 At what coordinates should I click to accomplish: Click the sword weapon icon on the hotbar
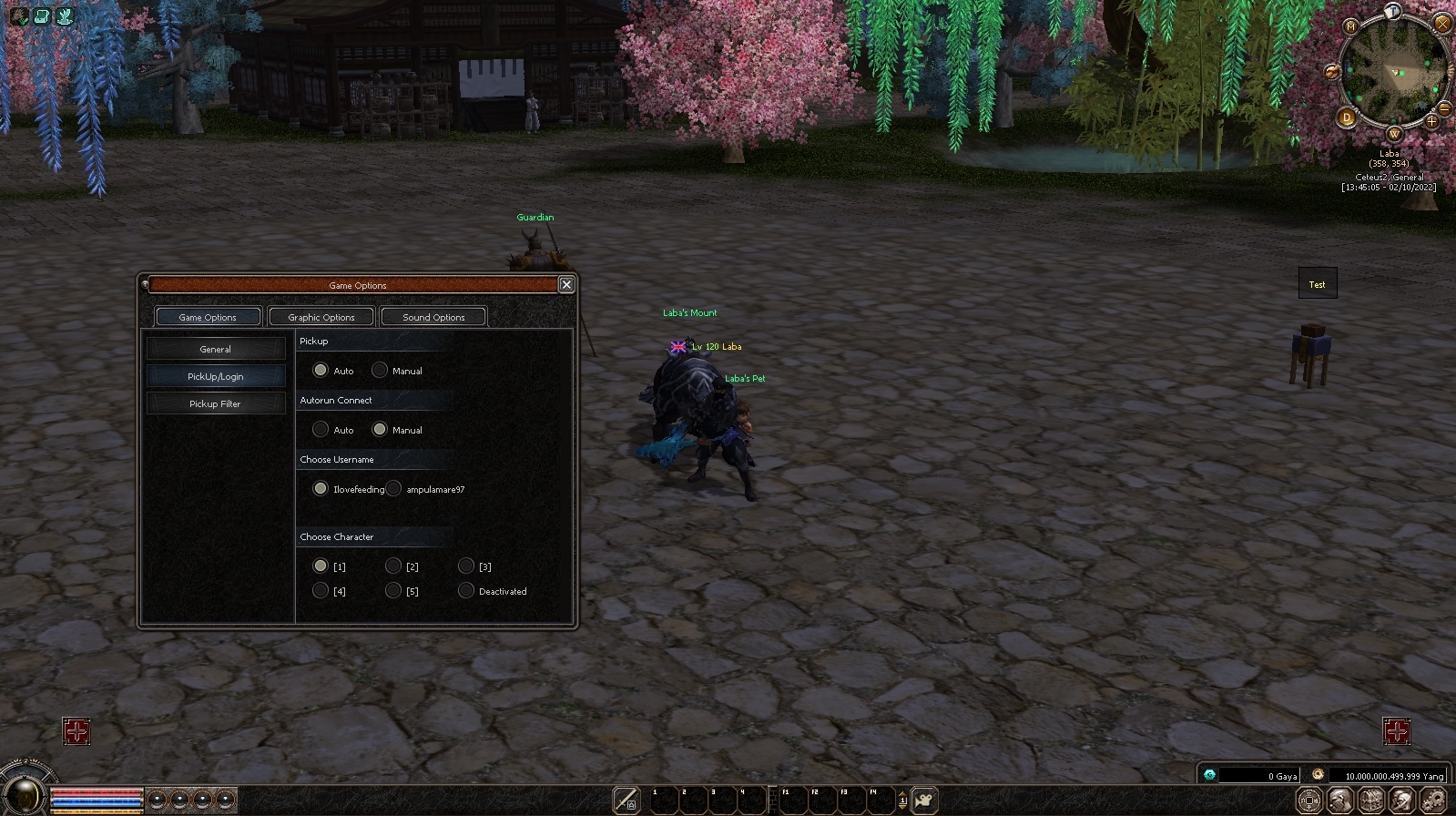626,801
